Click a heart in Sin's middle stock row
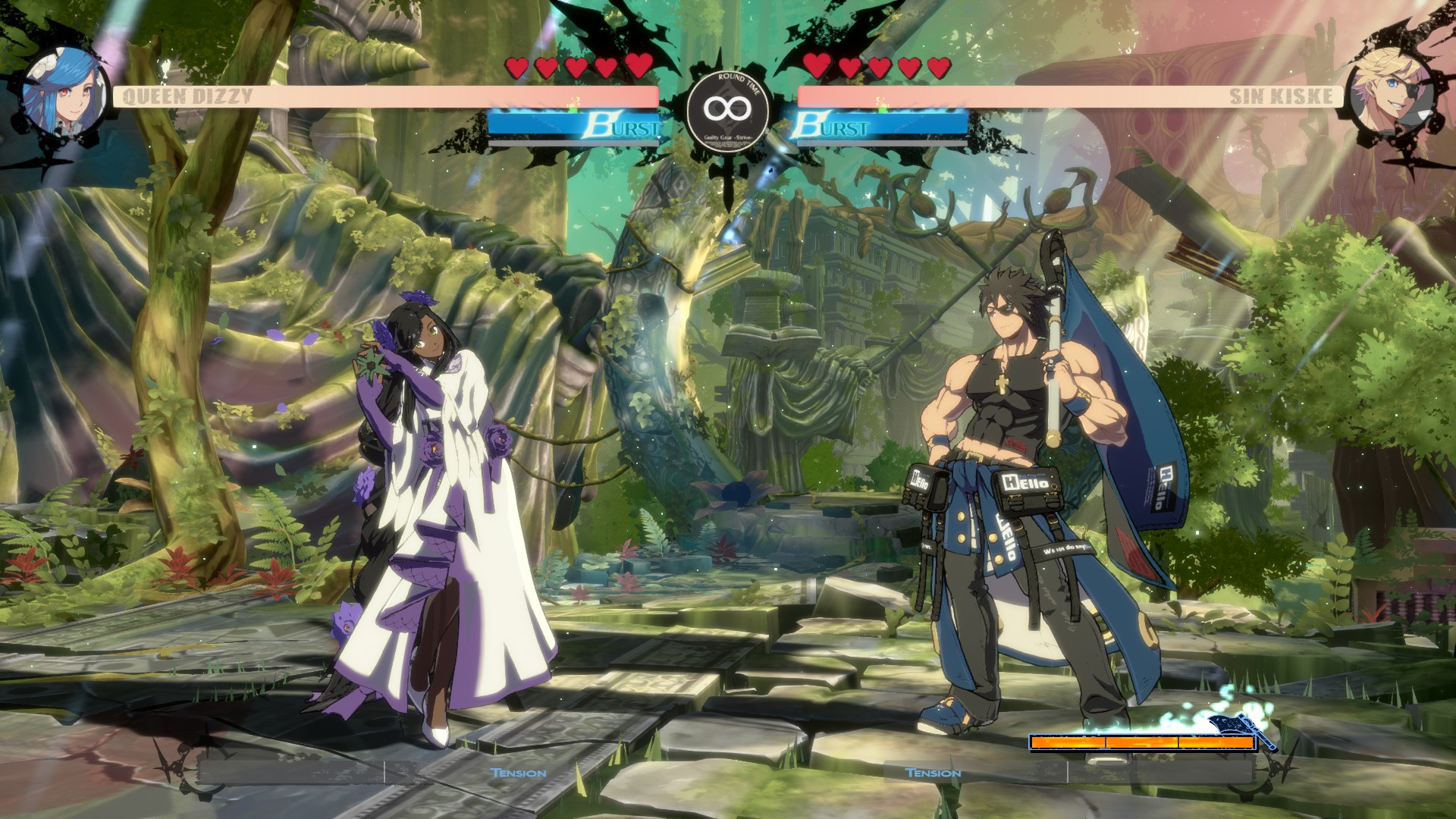Screen dimensions: 1456x819 pos(878,67)
